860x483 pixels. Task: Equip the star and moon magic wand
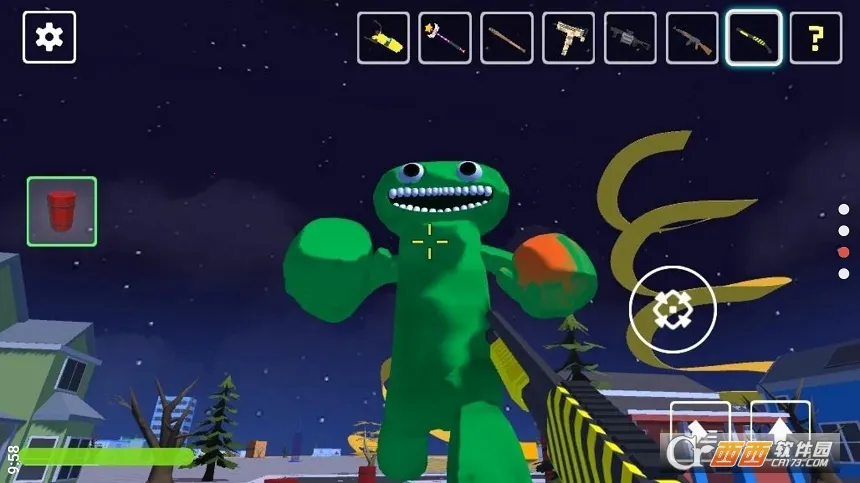(445, 38)
